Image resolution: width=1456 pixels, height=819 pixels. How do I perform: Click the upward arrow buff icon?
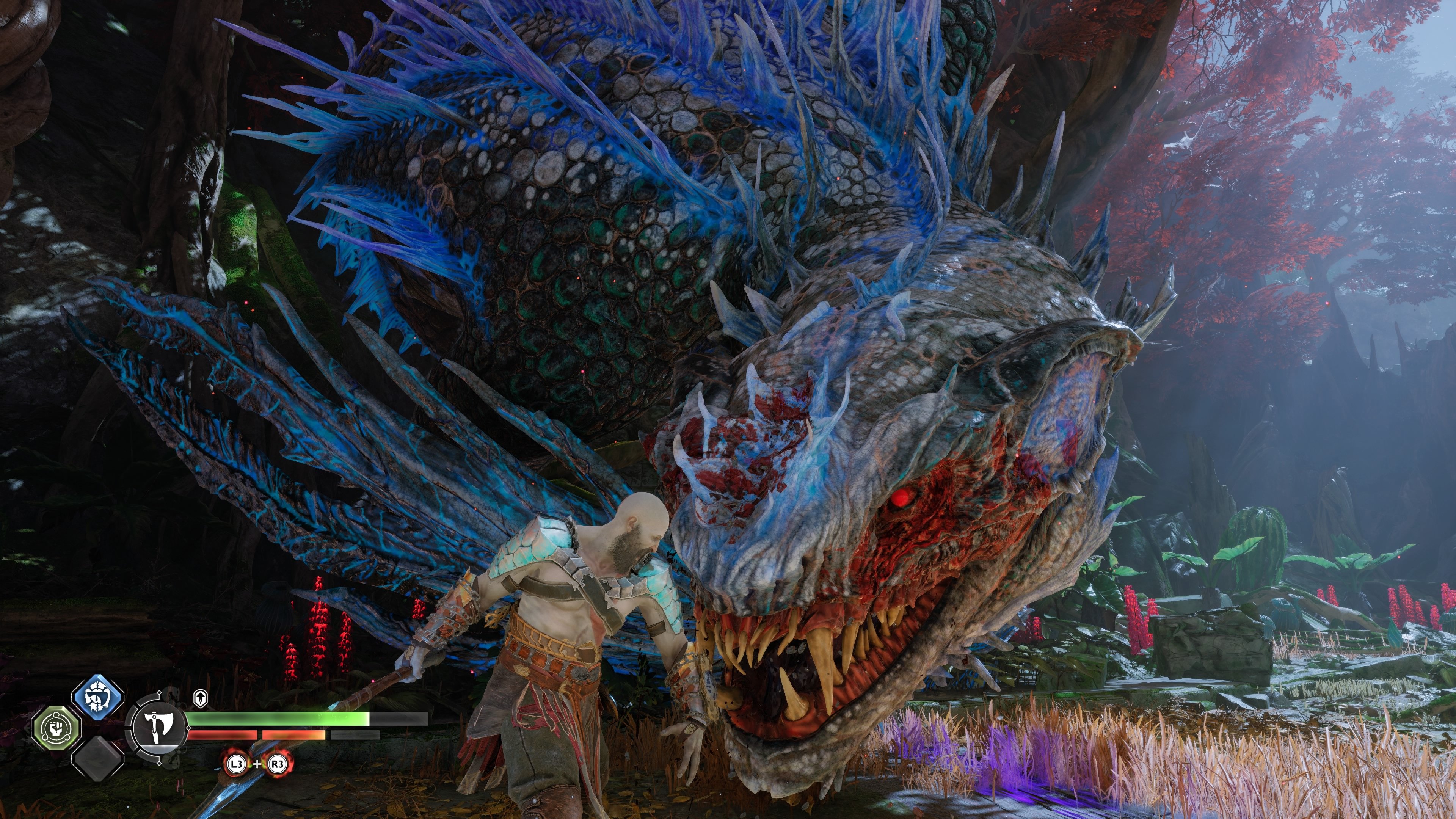(200, 698)
